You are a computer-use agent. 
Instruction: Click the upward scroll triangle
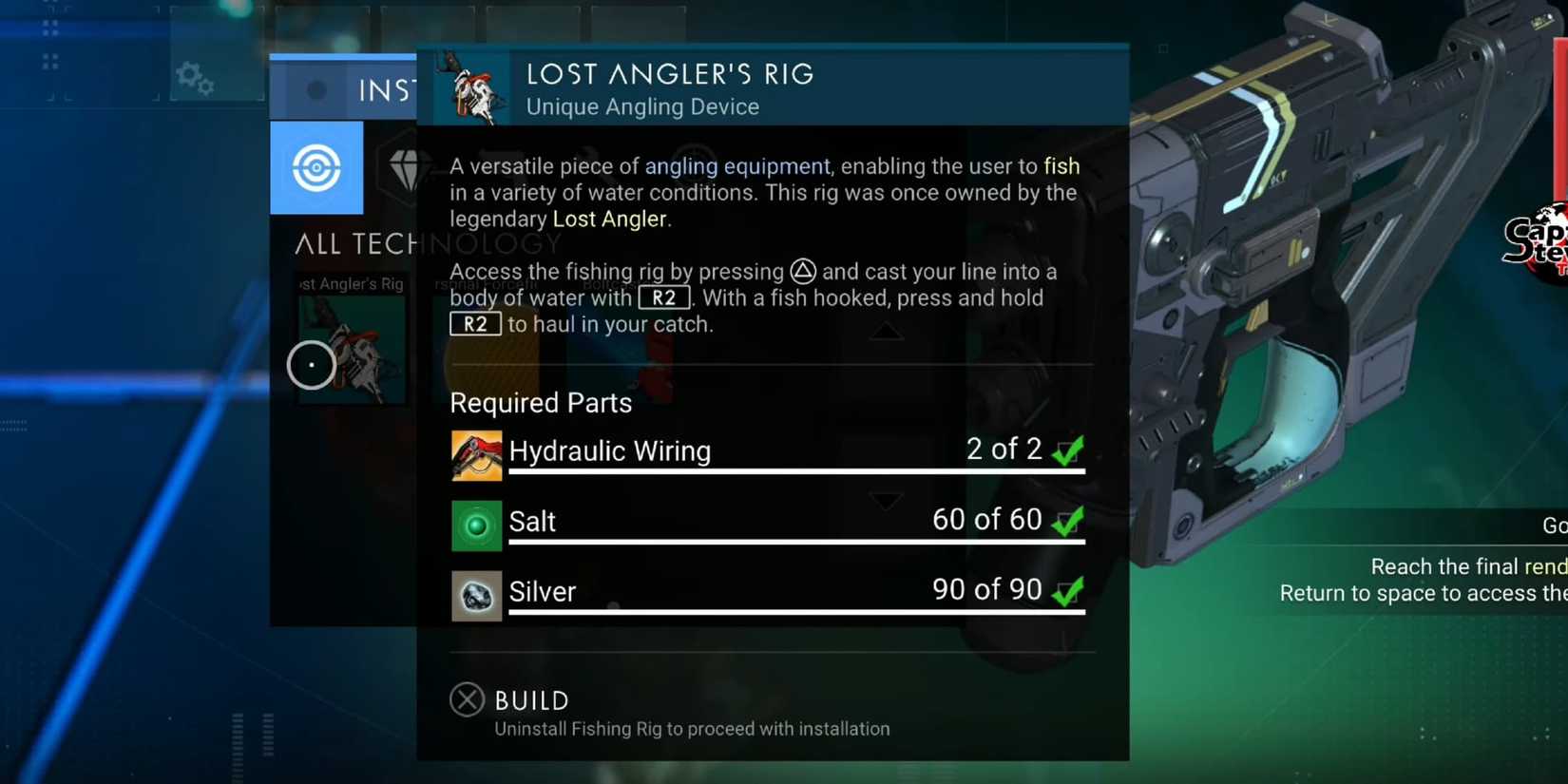[886, 330]
